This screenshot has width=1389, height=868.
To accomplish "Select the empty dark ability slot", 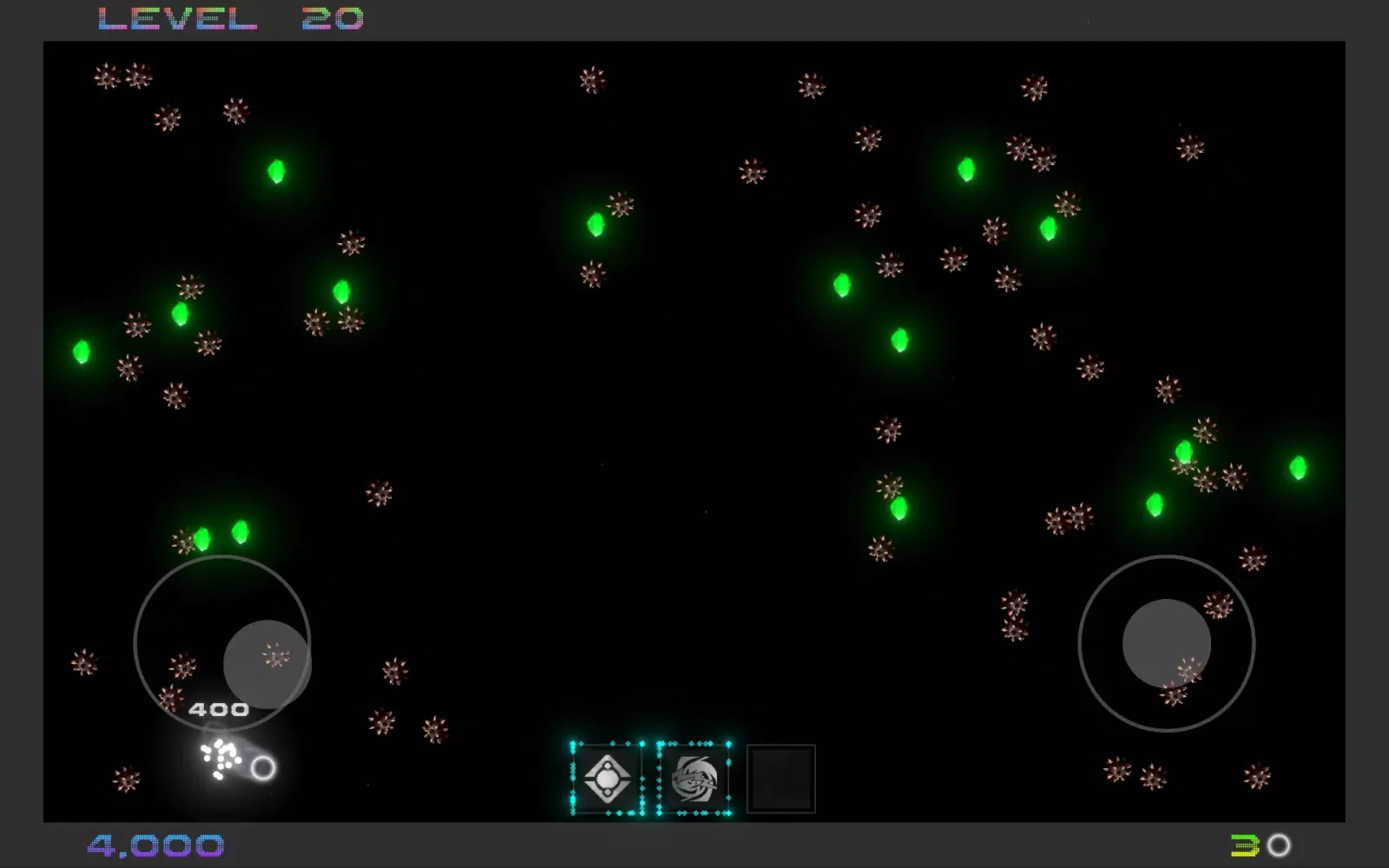I will pos(780,779).
